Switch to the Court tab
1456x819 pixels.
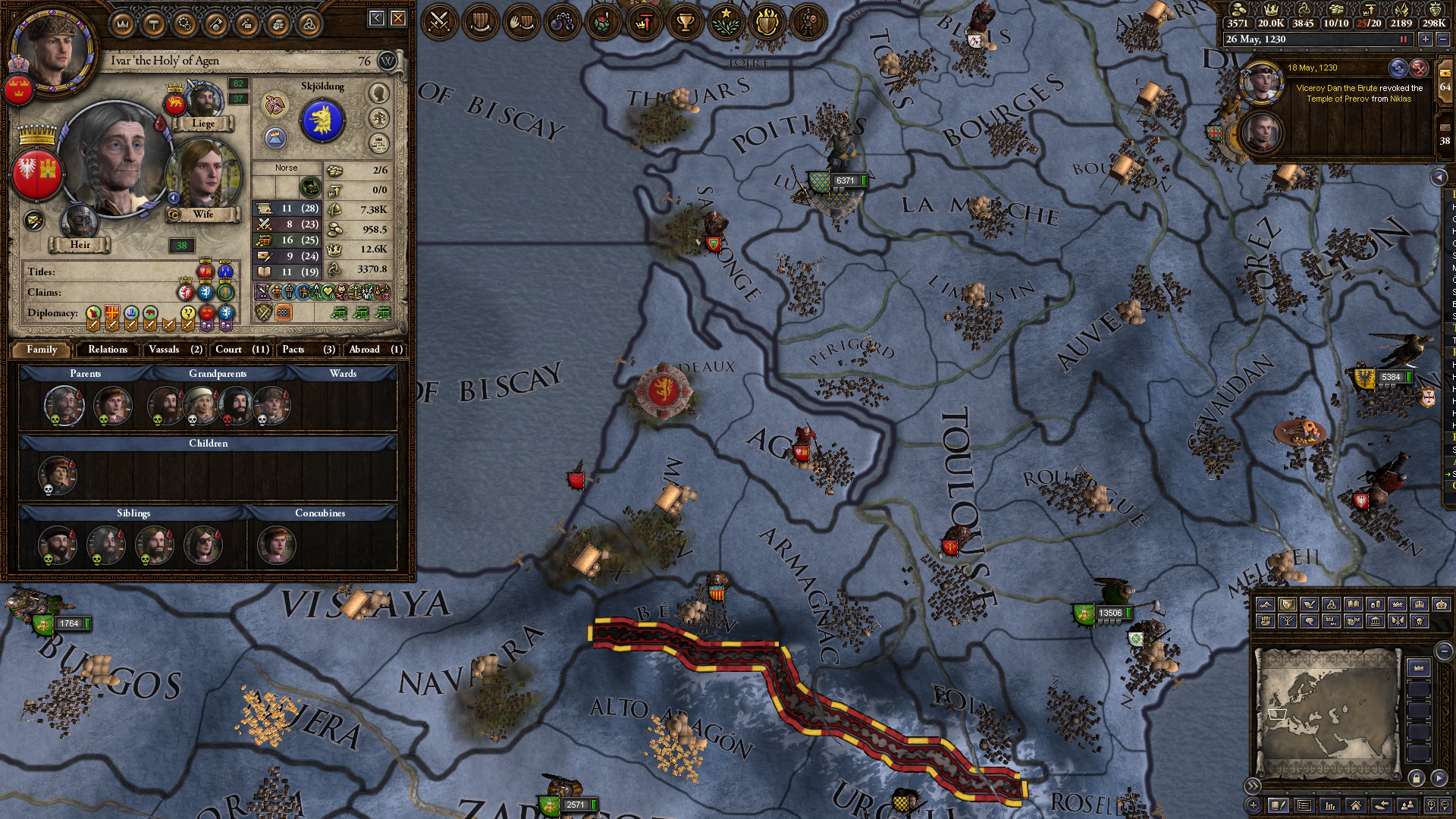pos(240,350)
